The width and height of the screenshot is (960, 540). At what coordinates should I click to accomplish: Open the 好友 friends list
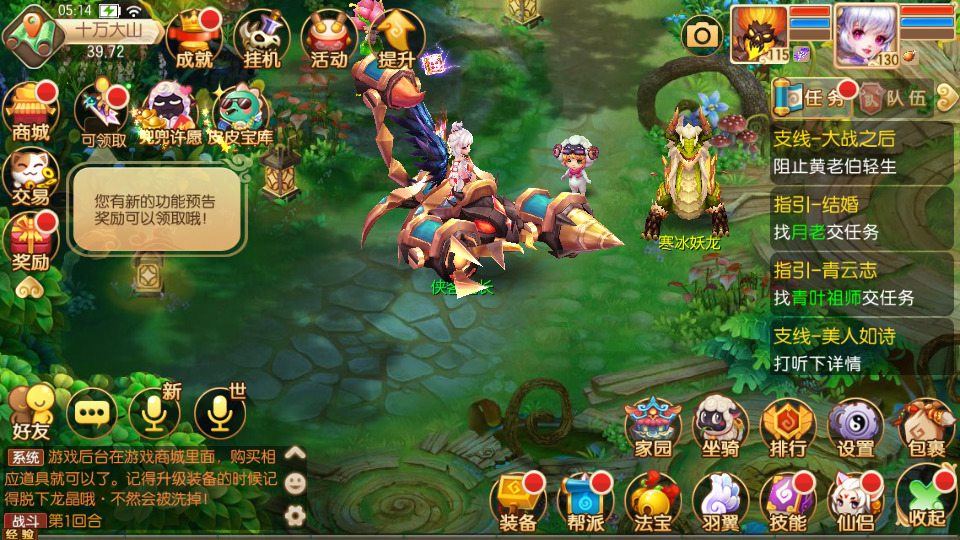[x=30, y=412]
